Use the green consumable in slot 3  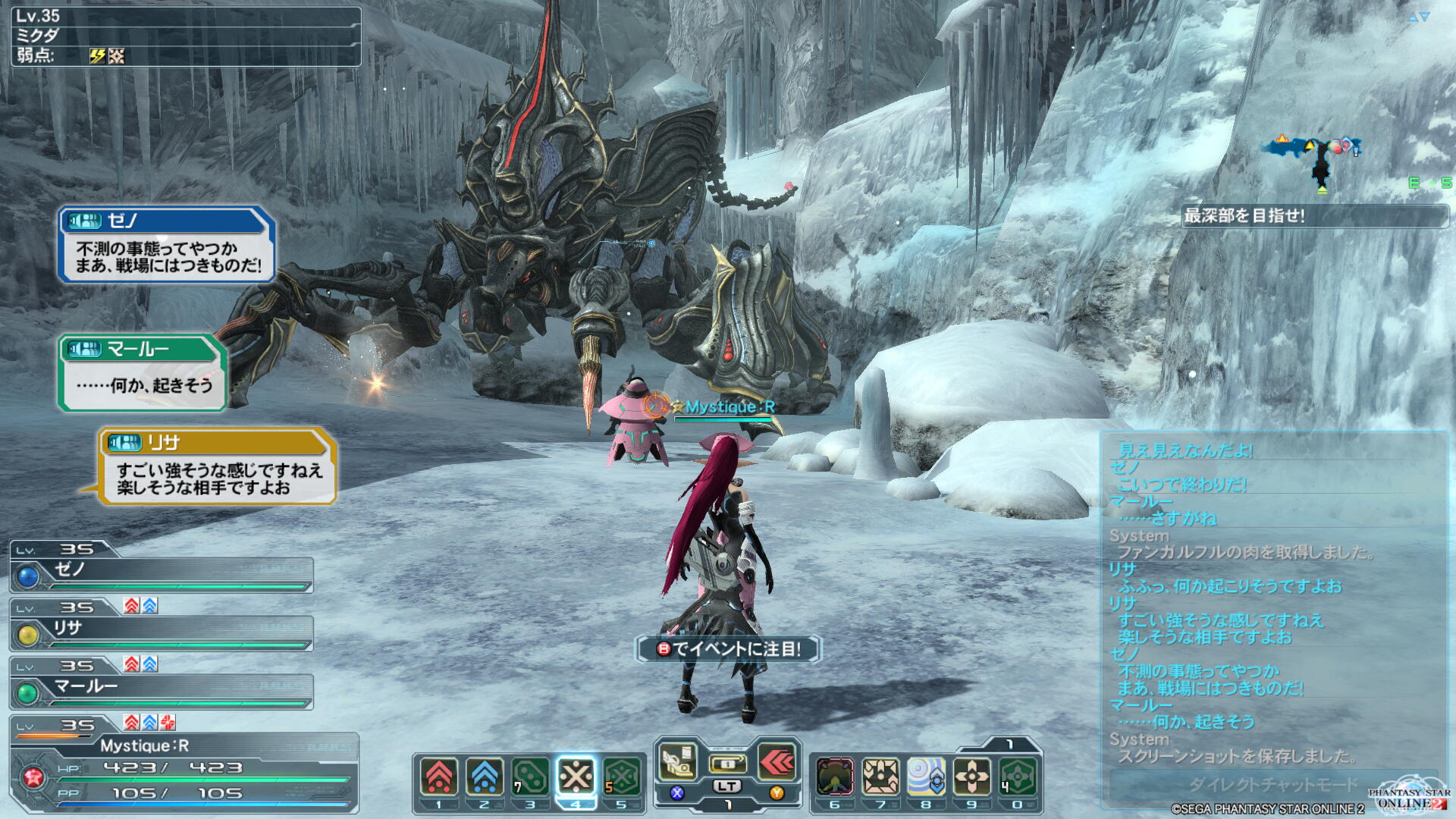tap(530, 777)
